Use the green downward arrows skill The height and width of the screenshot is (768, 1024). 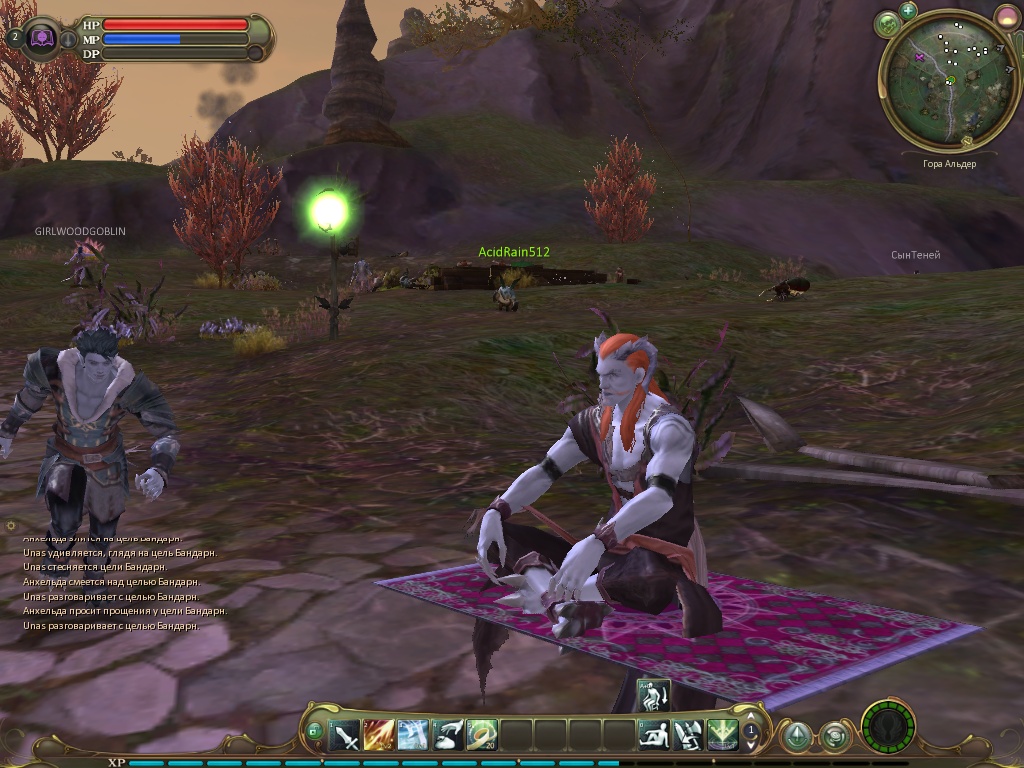722,735
